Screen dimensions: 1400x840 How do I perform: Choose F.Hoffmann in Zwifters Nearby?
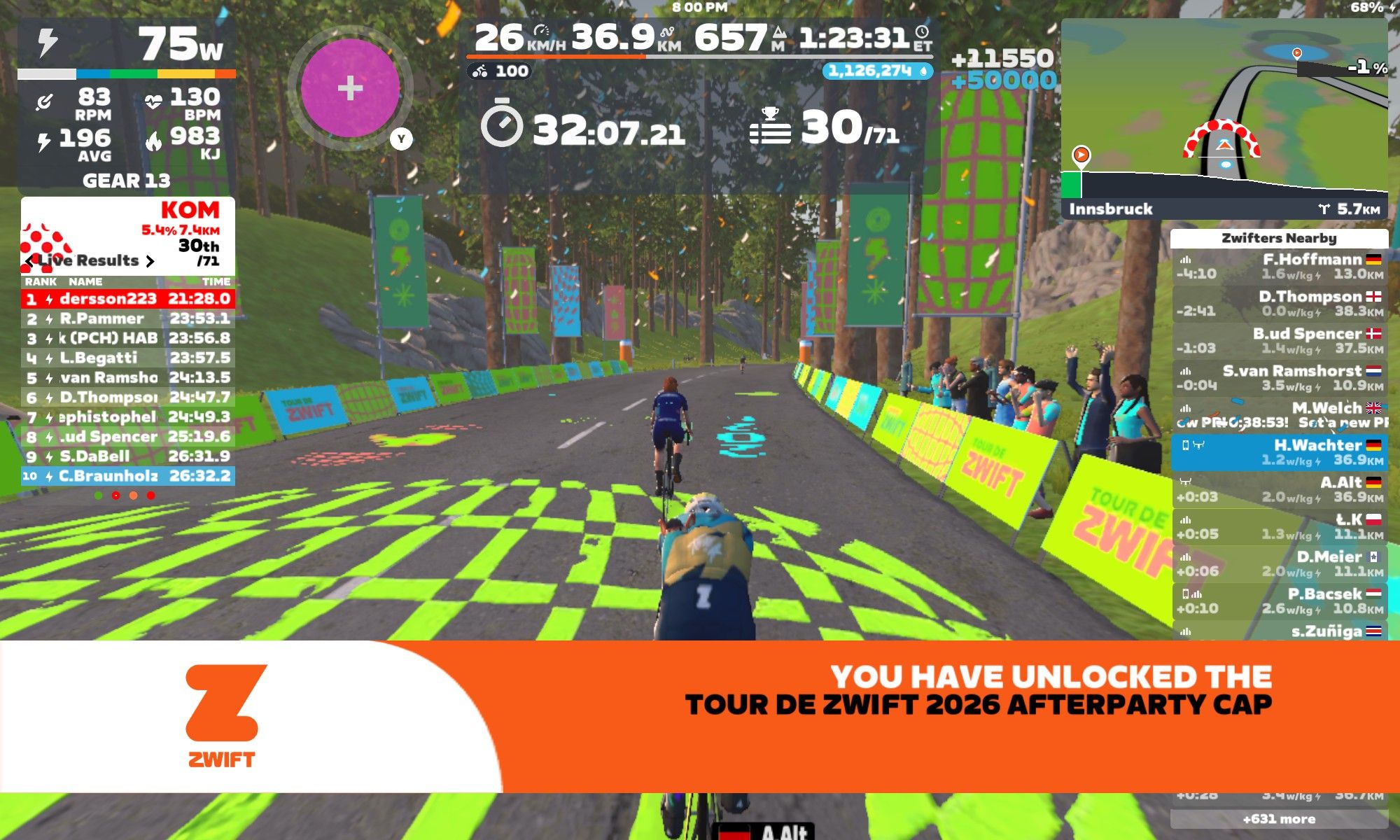pos(1279,267)
